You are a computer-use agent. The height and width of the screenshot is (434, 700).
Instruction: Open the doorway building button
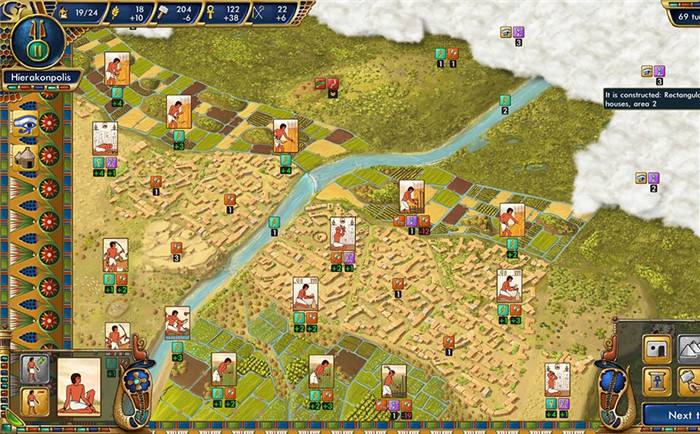click(x=657, y=349)
